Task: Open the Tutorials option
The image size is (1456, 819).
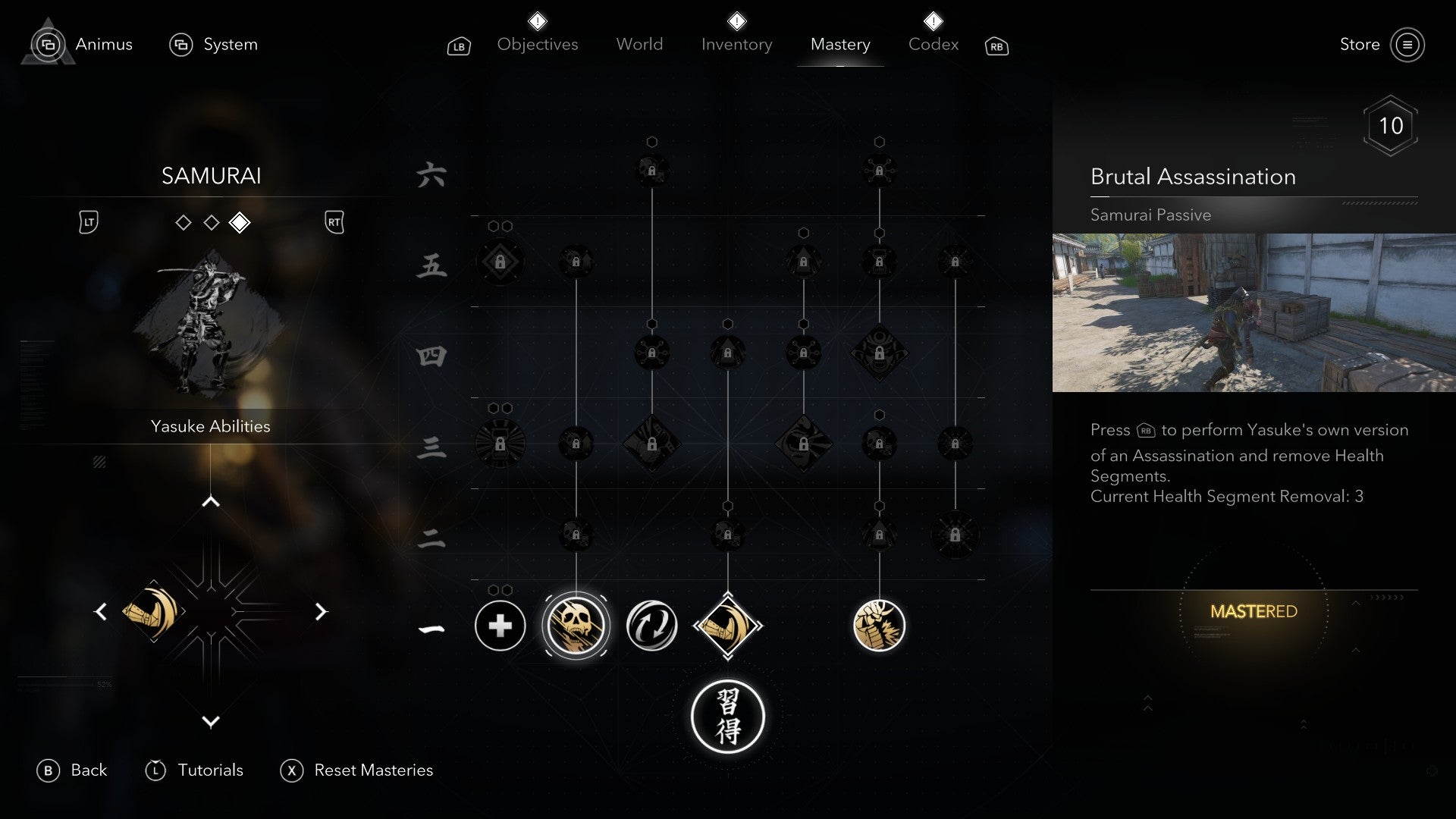Action: tap(209, 770)
